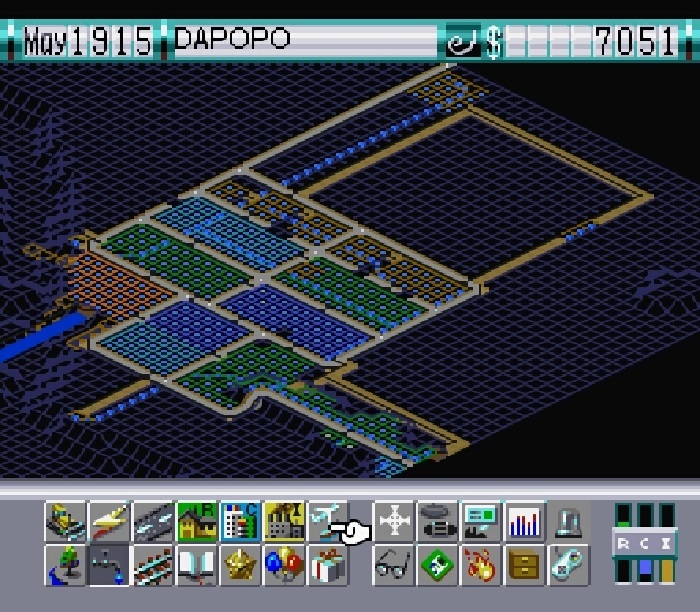Choose the commercial zone building icon

(240, 521)
